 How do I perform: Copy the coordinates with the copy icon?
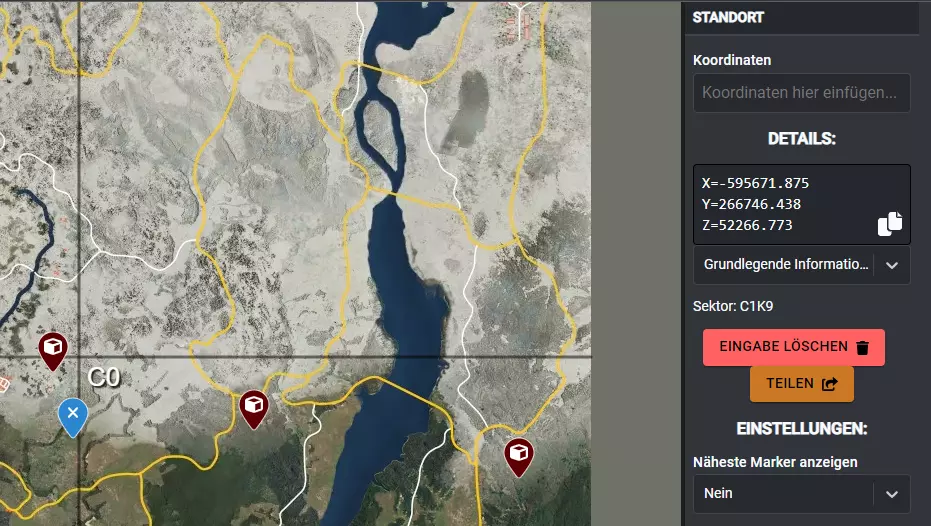(889, 224)
